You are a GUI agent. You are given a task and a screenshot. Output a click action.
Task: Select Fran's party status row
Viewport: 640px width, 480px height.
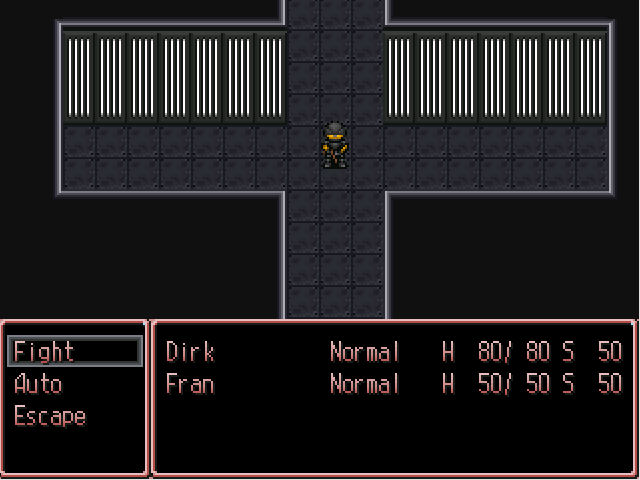(x=393, y=384)
